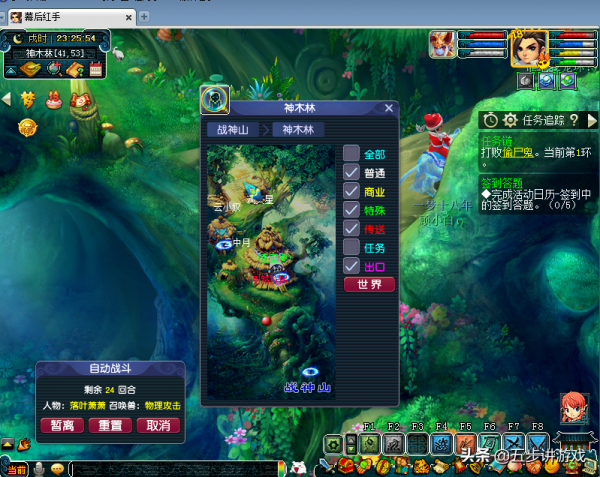The image size is (600, 477).
Task: Close the 神木林 map window
Action: click(x=390, y=109)
